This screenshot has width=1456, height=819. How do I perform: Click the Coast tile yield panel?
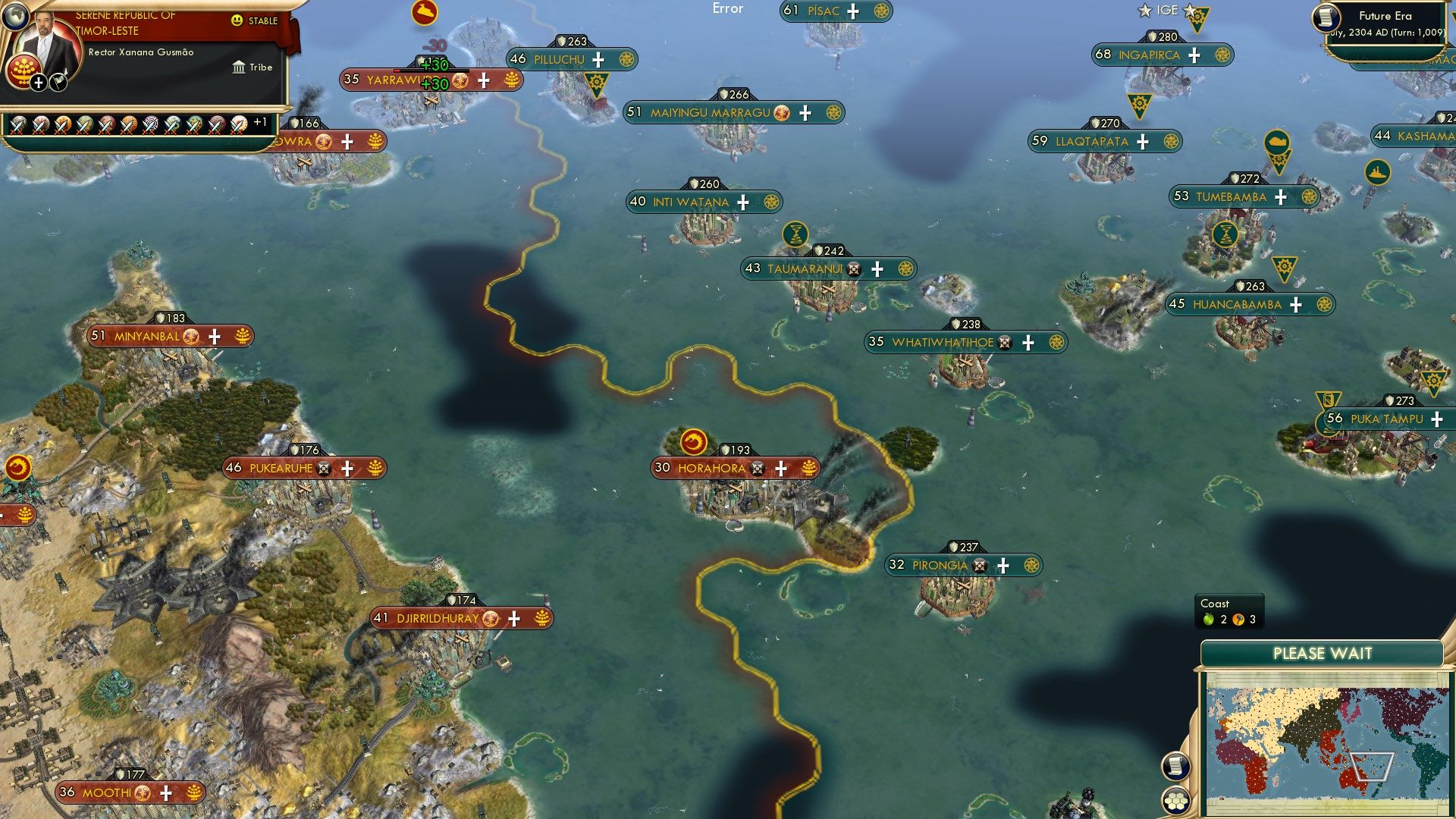(x=1227, y=610)
